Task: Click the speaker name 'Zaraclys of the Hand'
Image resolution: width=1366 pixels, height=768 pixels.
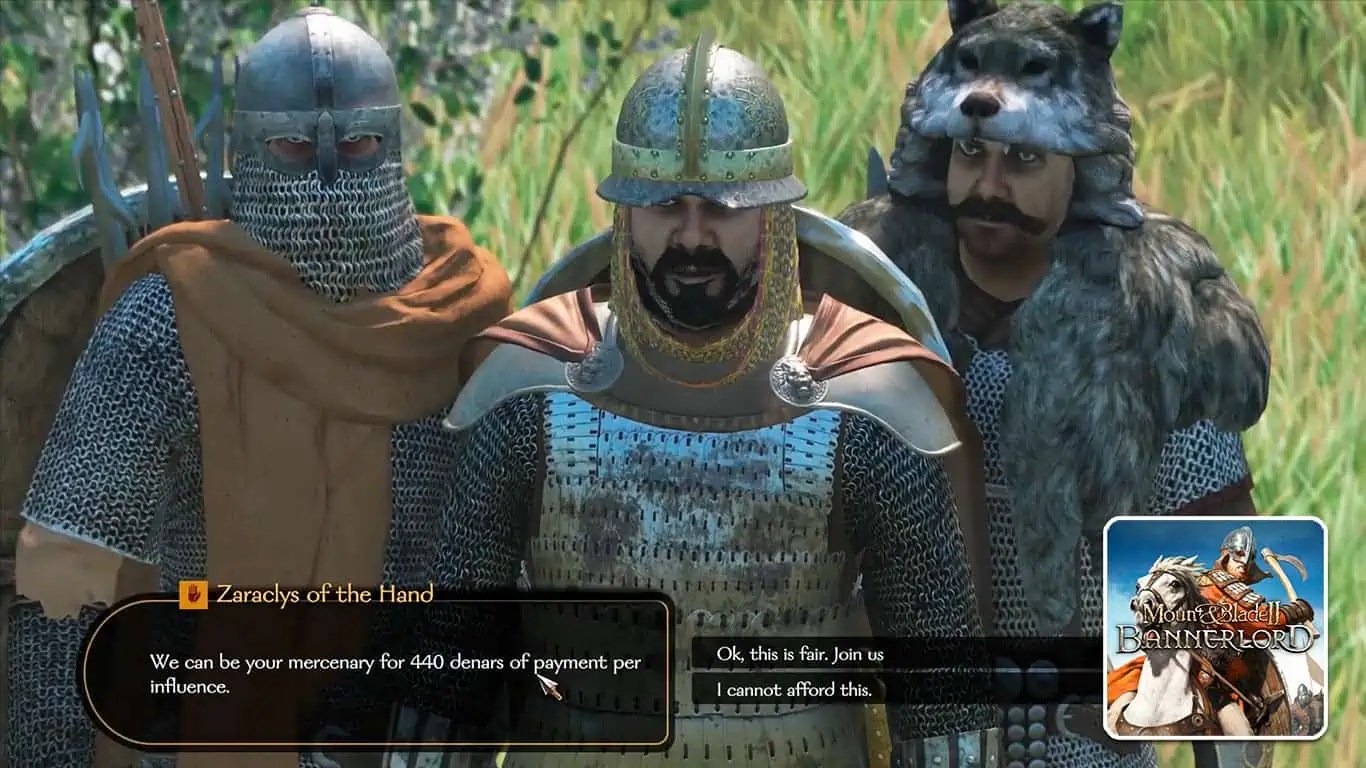Action: (325, 593)
